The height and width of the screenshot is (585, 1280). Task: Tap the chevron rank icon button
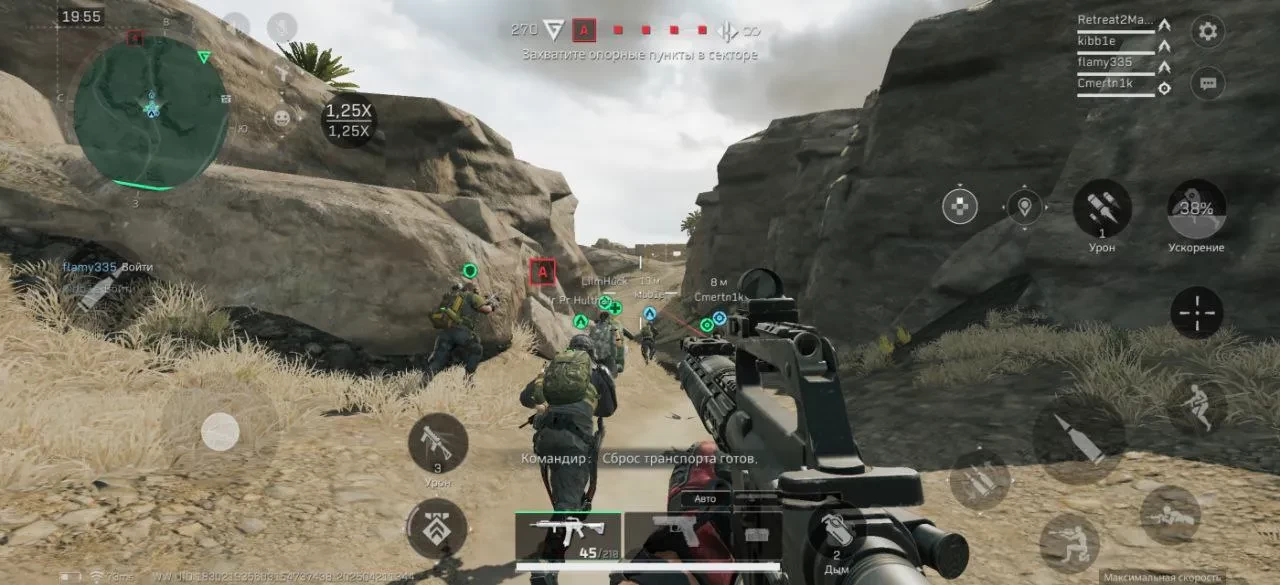437,529
